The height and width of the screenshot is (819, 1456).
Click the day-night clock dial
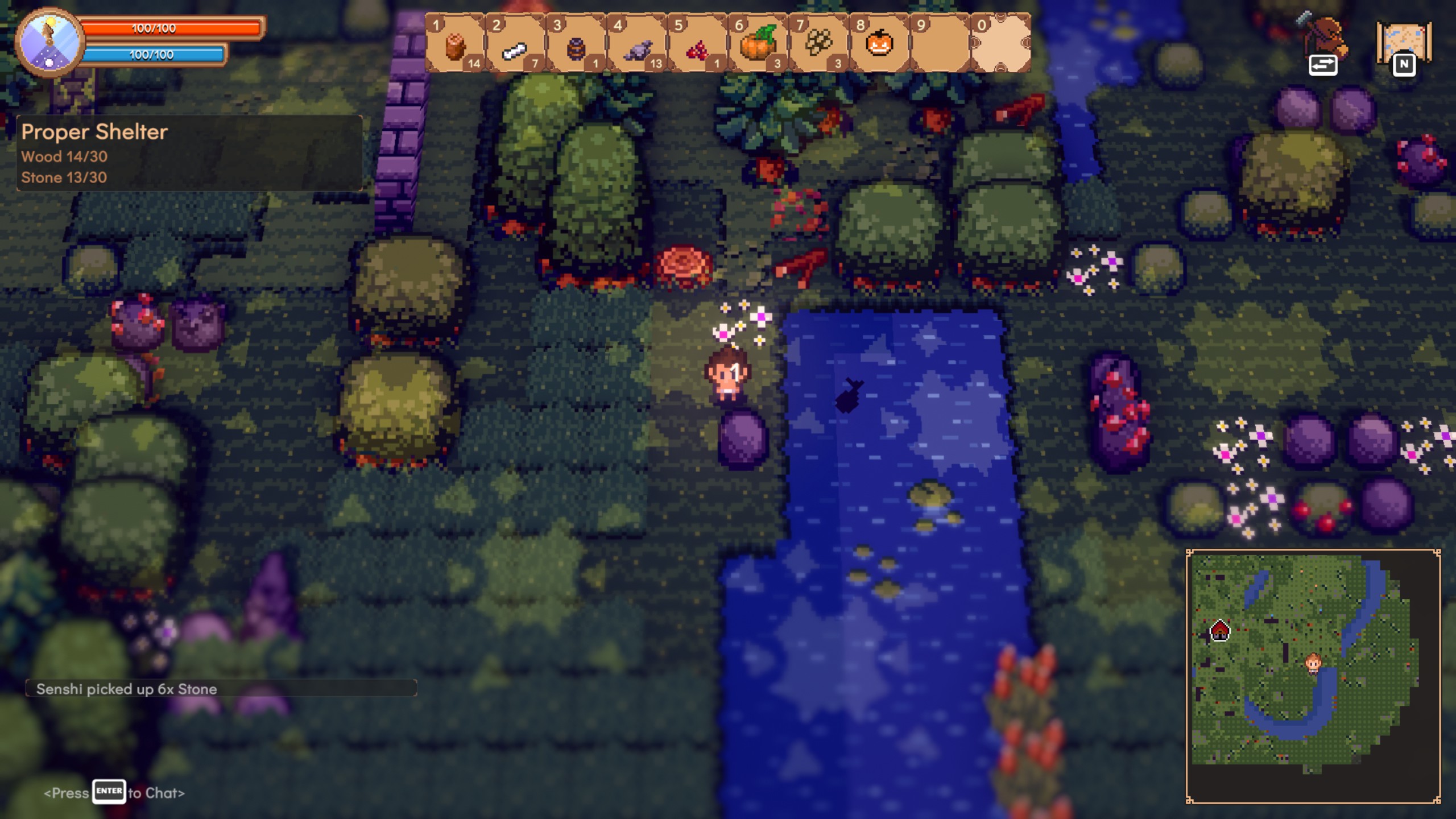[x=49, y=43]
